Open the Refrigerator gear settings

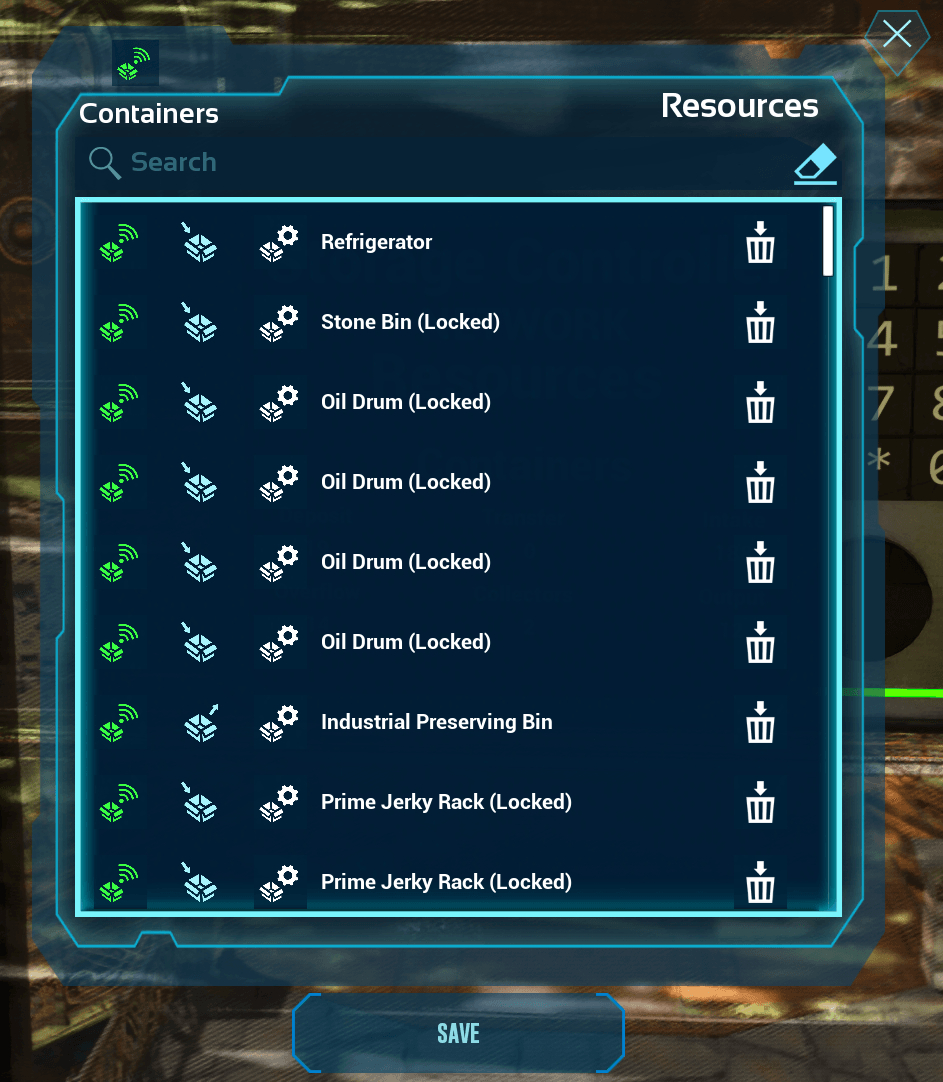pos(279,242)
